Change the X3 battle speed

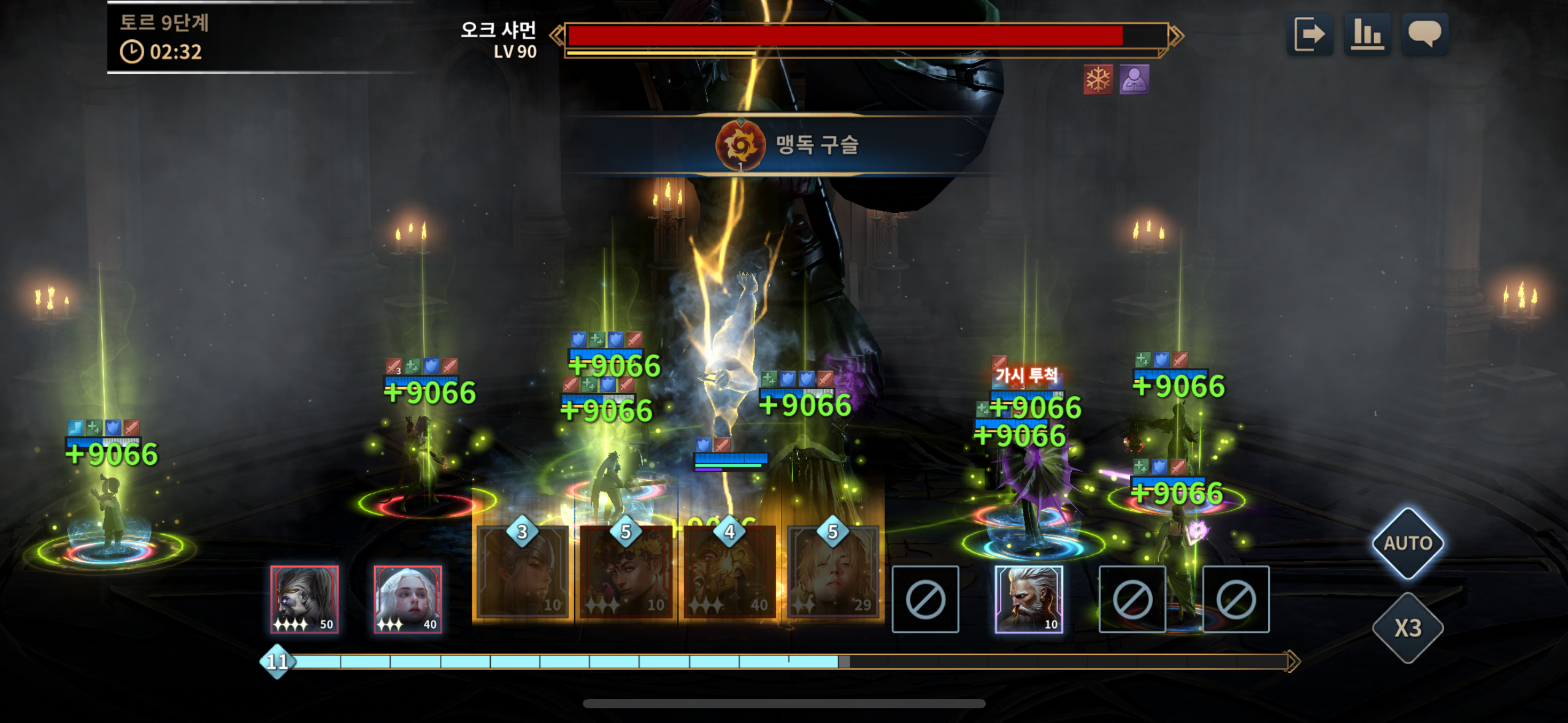[x=1408, y=628]
